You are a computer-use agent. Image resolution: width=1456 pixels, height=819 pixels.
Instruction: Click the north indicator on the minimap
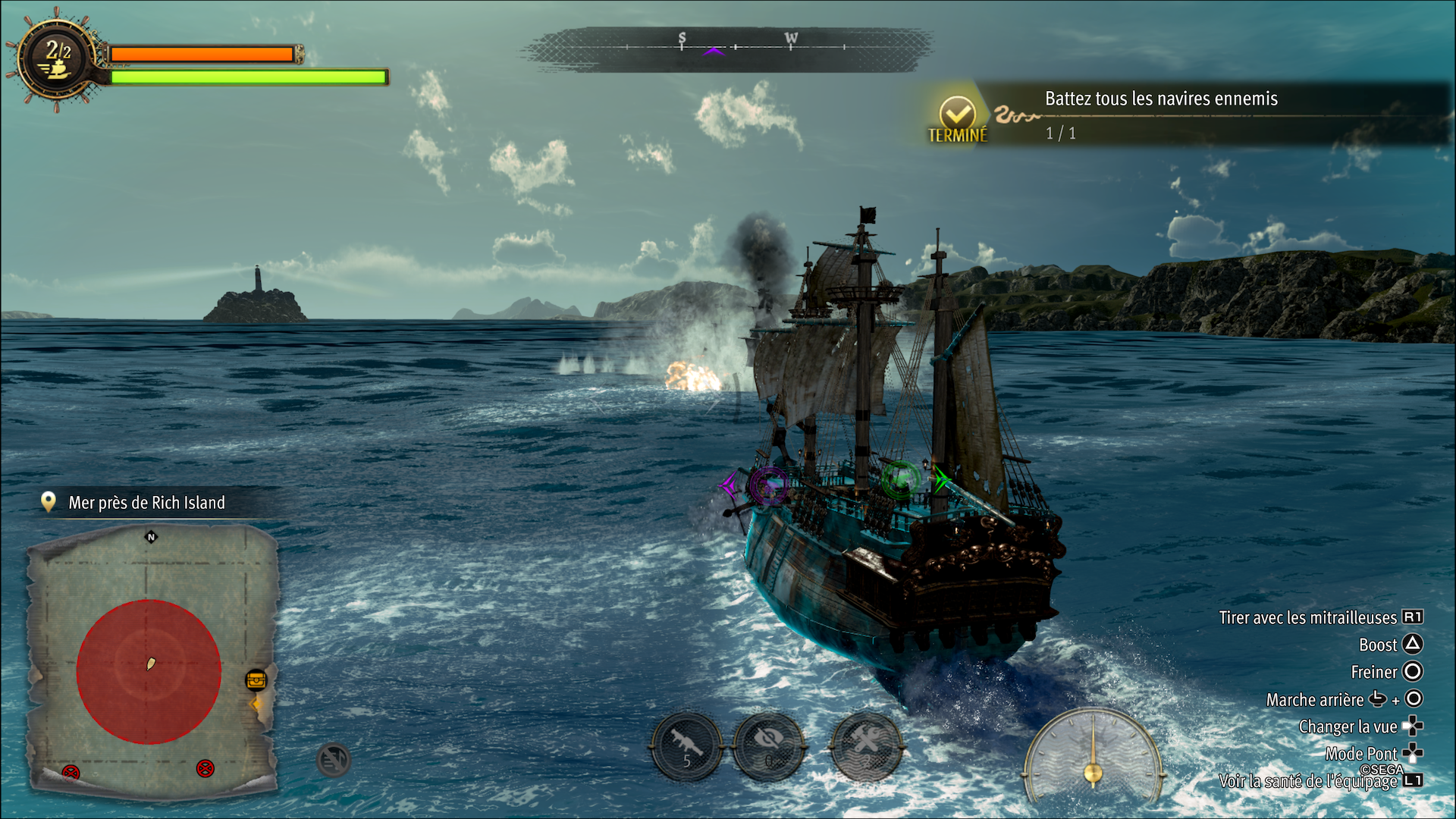(151, 537)
